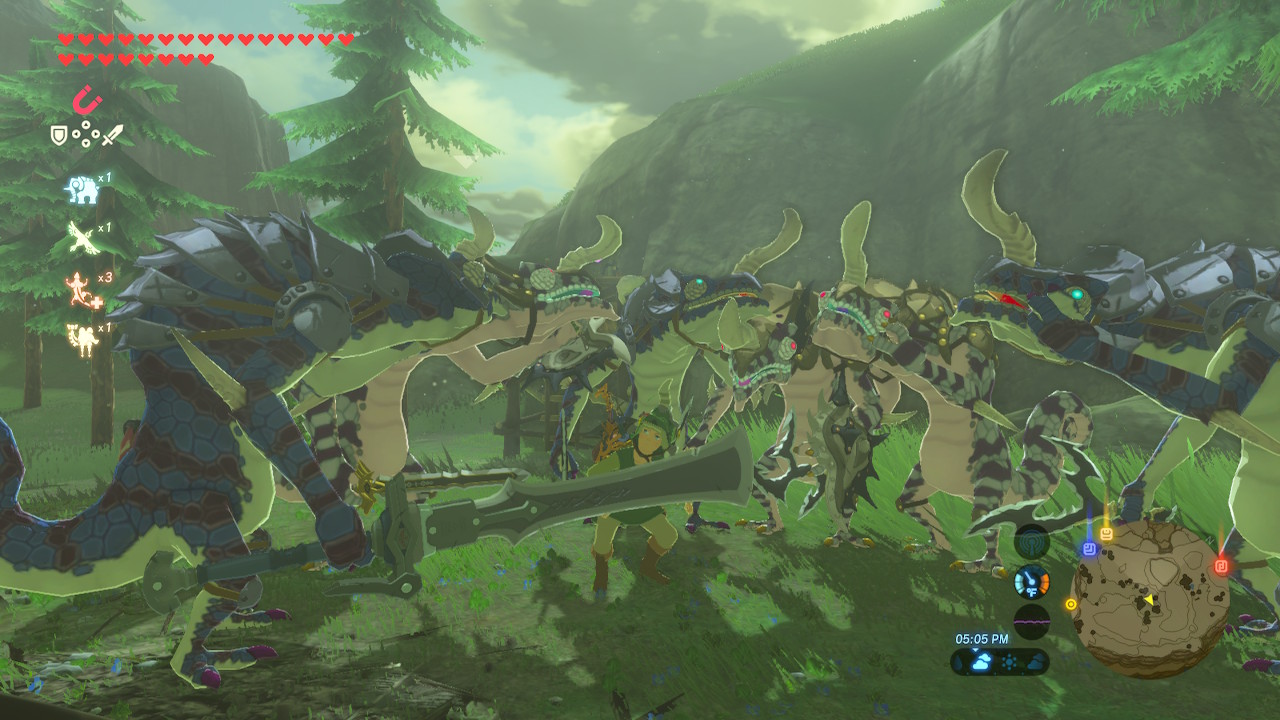Select the red Magnesis rune icon
This screenshot has width=1280, height=720.
(86, 99)
